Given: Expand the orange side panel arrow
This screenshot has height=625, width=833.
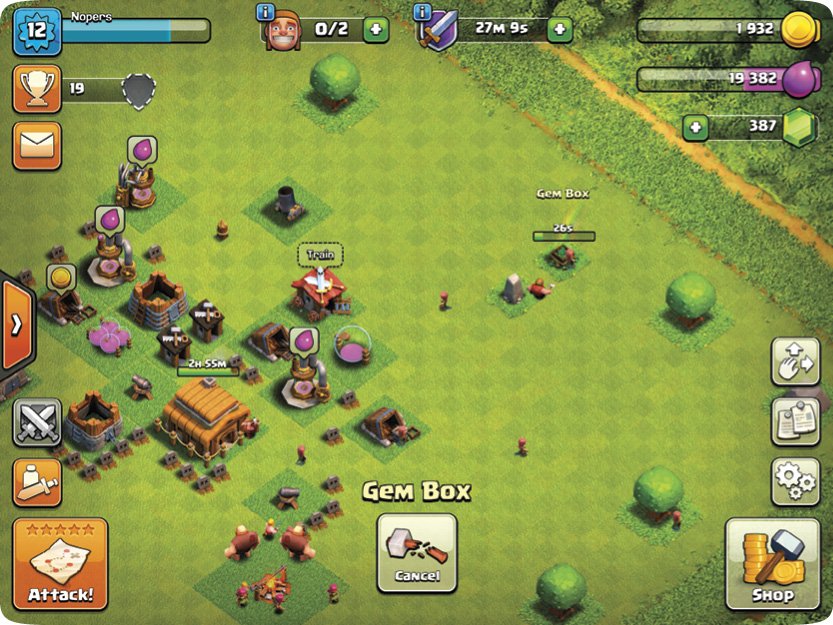Looking at the screenshot, I should point(17,326).
